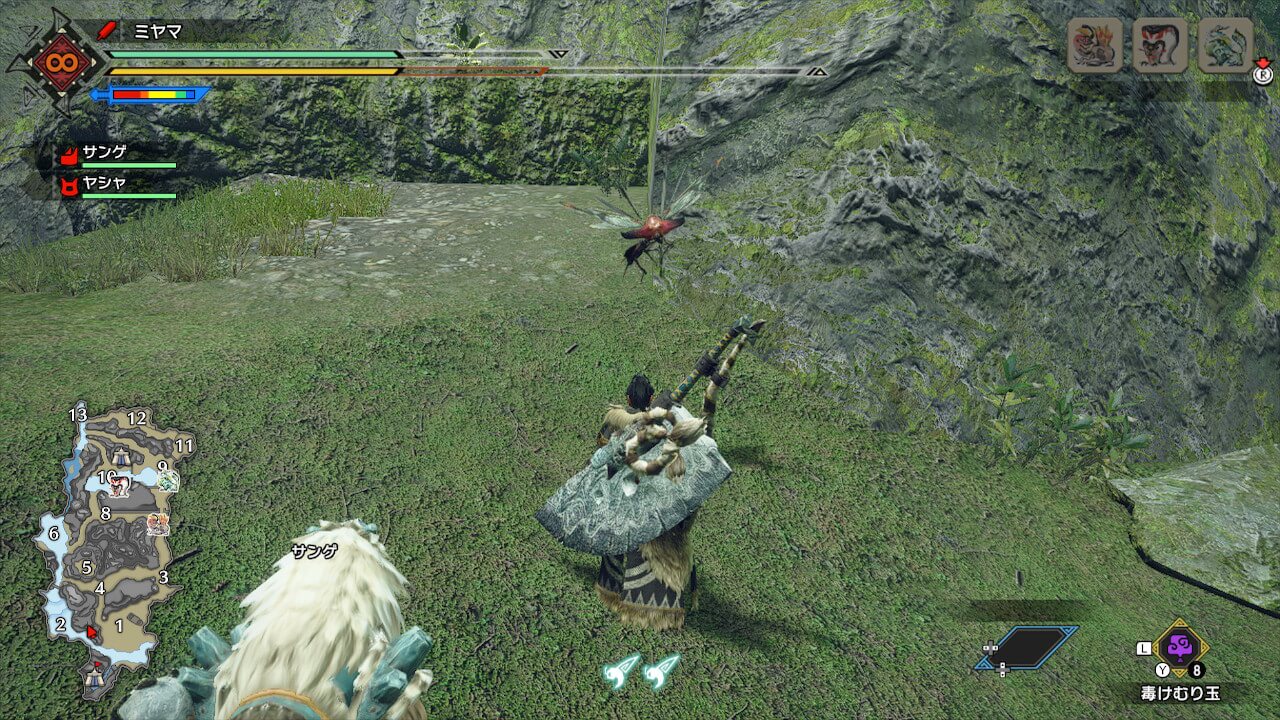1280x720 pixels.
Task: Select the red and white monster target icon
Action: (1160, 46)
